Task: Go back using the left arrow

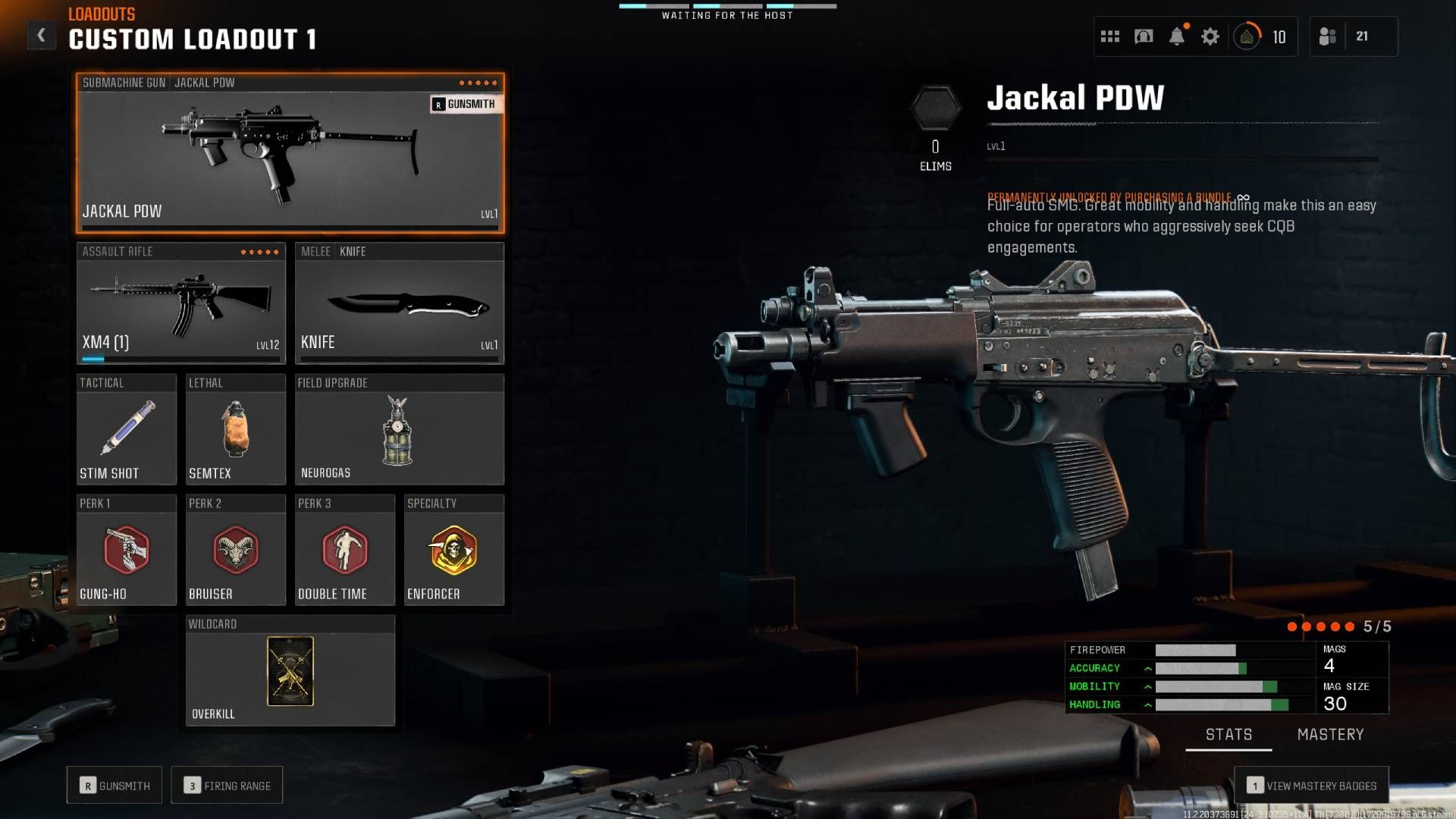Action: point(42,33)
